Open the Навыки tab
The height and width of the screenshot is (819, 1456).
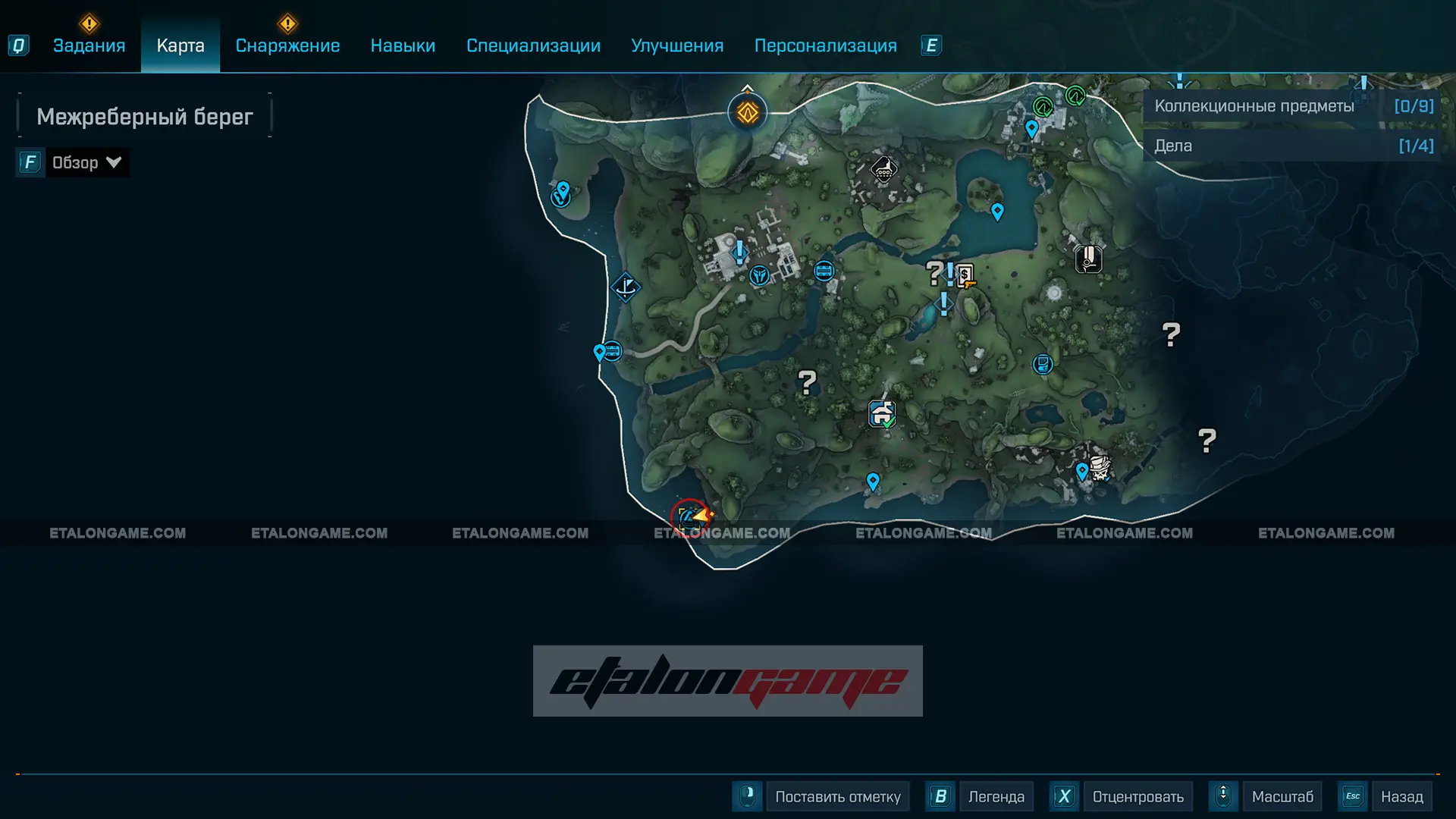(x=403, y=45)
